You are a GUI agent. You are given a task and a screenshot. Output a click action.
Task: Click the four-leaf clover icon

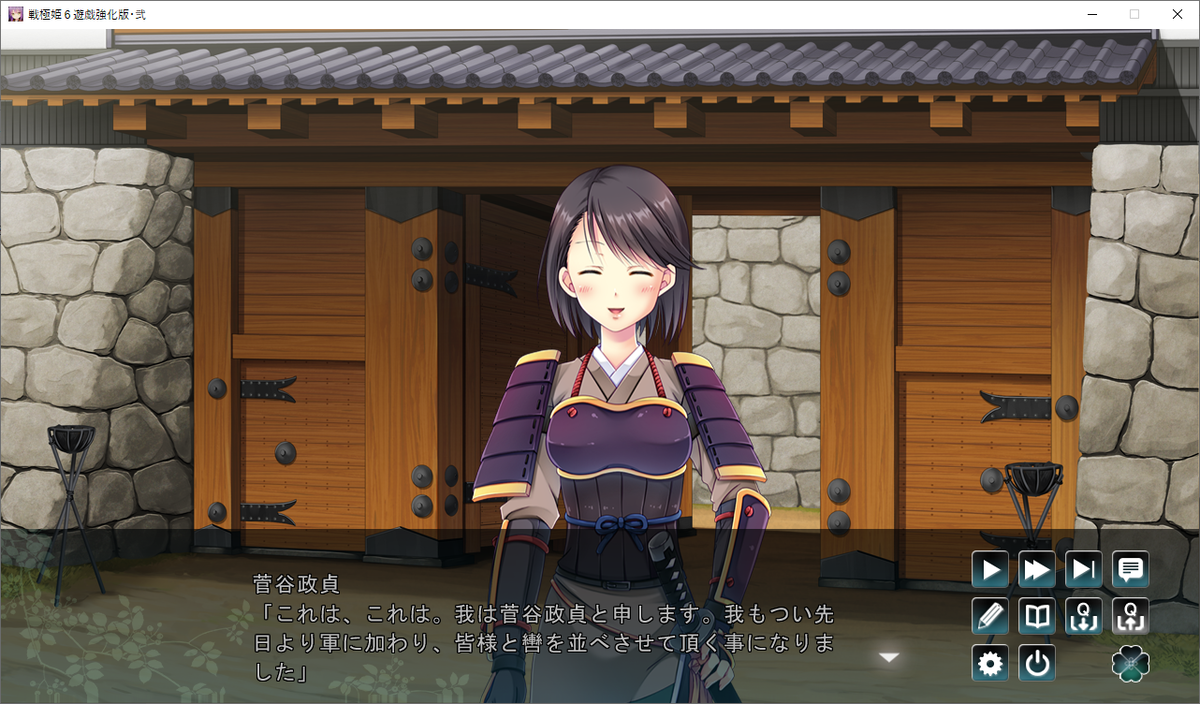click(1131, 663)
